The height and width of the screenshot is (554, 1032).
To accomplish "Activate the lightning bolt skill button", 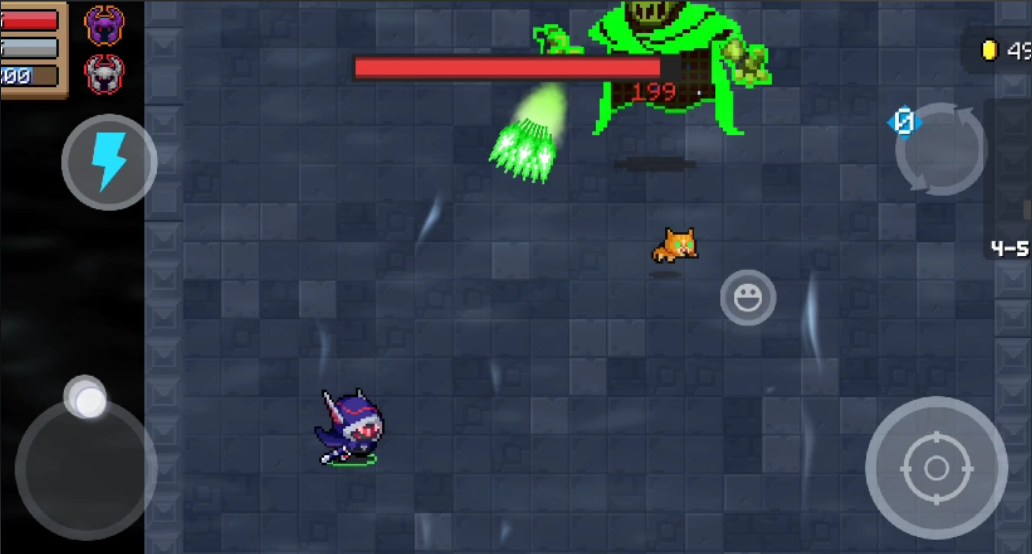I will click(109, 161).
